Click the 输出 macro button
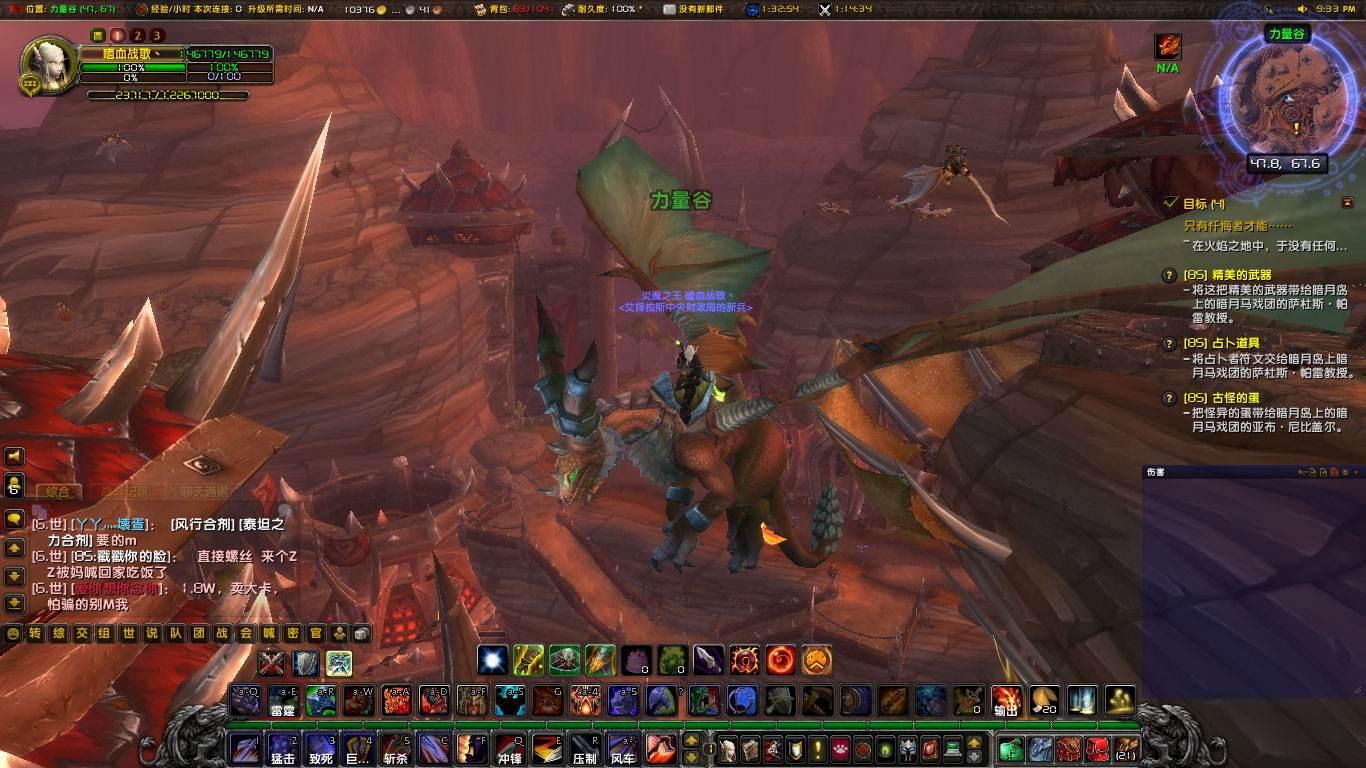 click(1006, 700)
